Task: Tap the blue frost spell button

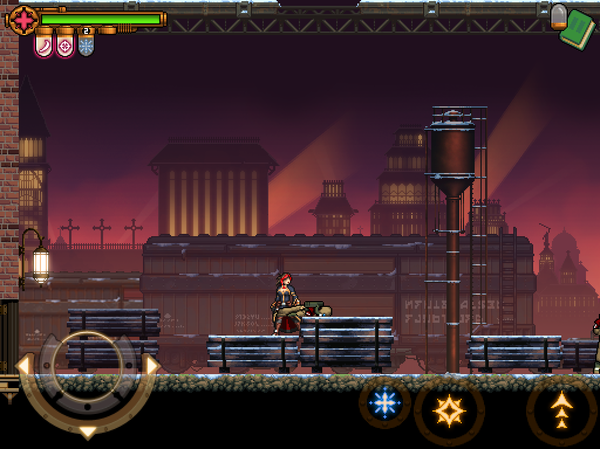Action: (385, 404)
